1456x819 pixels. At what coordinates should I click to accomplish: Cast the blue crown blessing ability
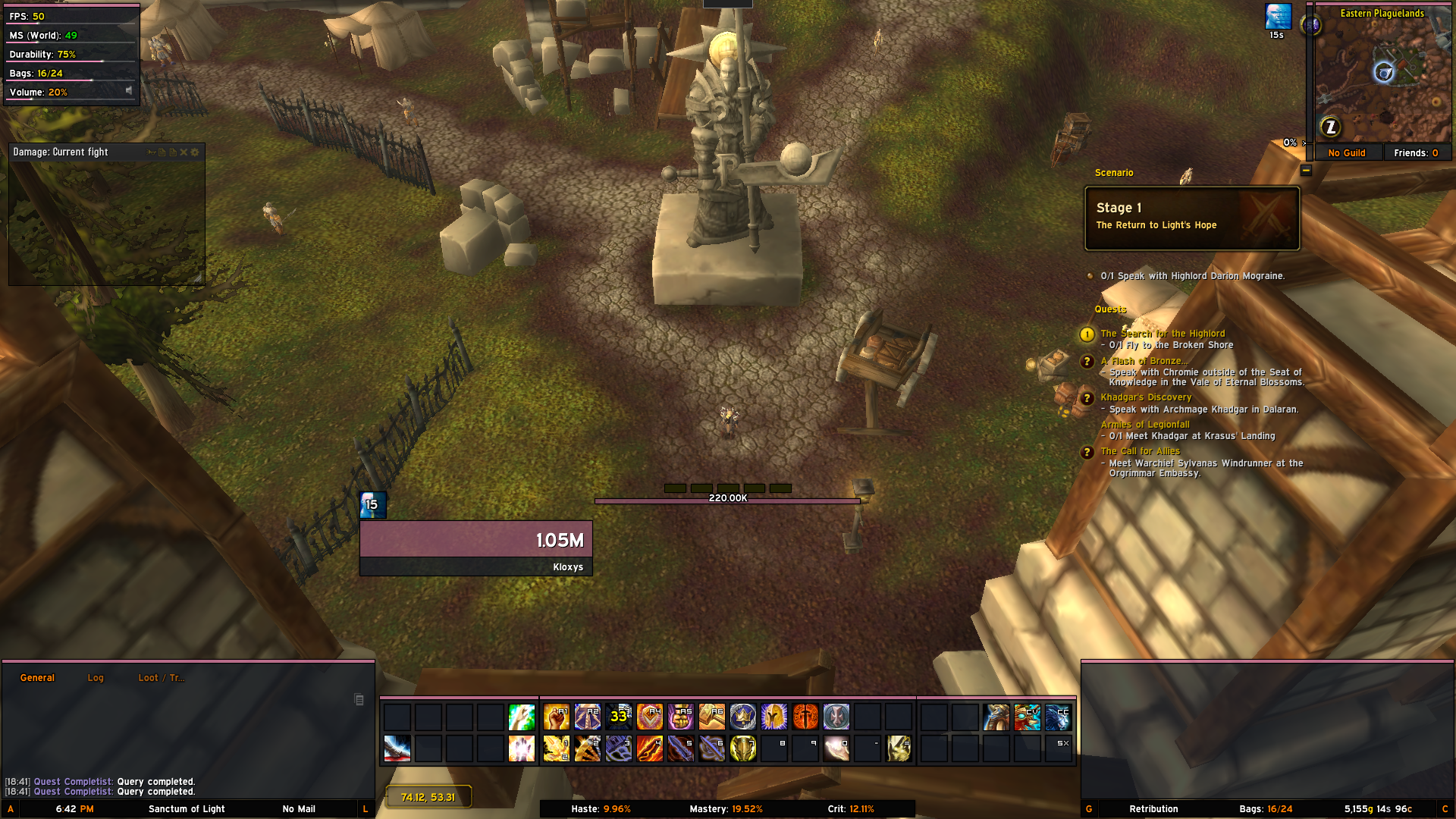pyautogui.click(x=742, y=717)
